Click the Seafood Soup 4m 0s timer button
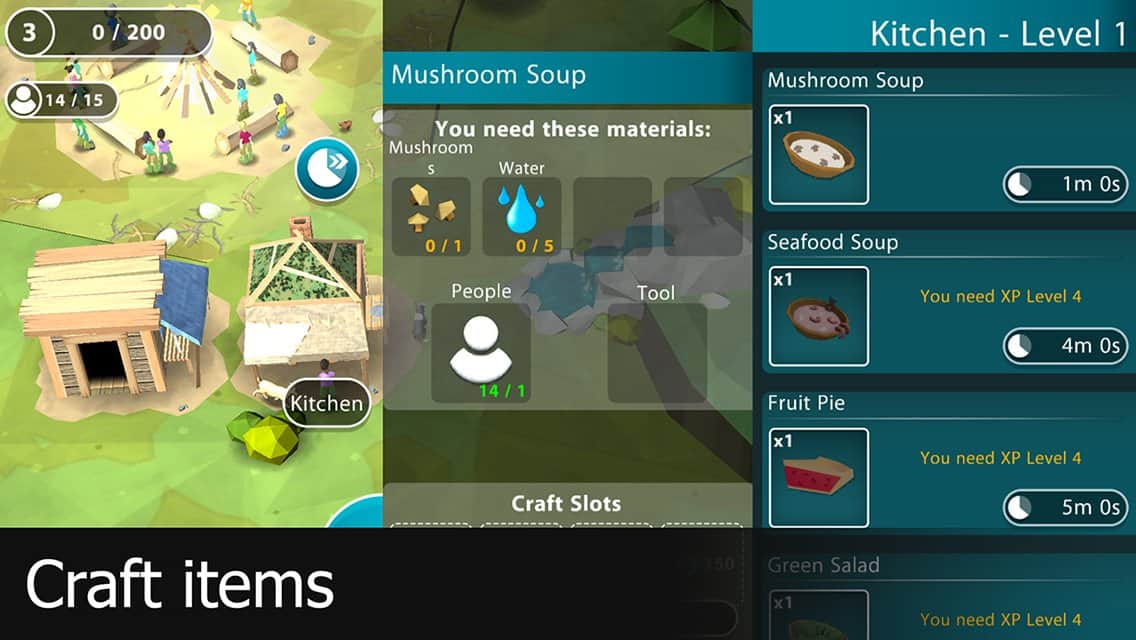 1065,346
